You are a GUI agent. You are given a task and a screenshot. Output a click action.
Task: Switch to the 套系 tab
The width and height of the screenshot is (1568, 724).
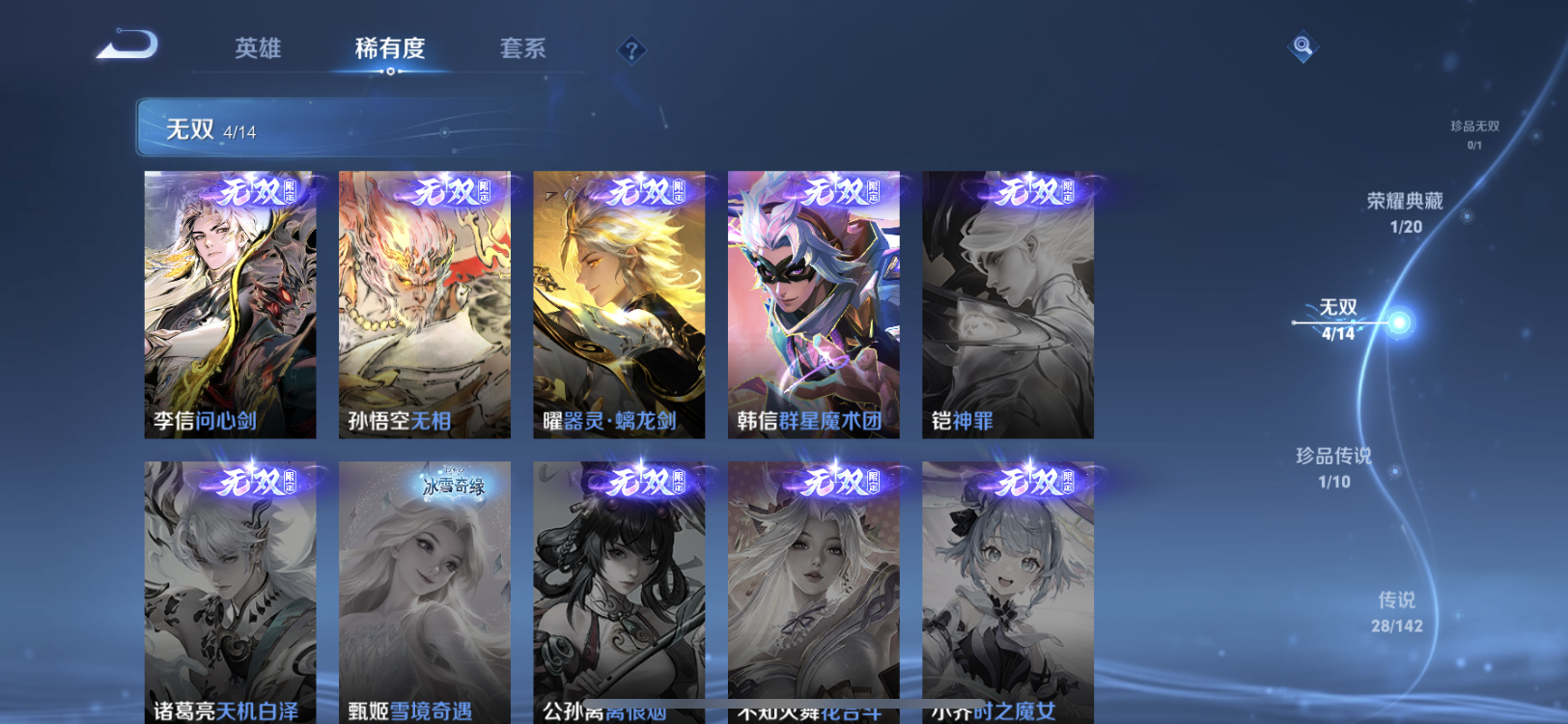coord(521,50)
